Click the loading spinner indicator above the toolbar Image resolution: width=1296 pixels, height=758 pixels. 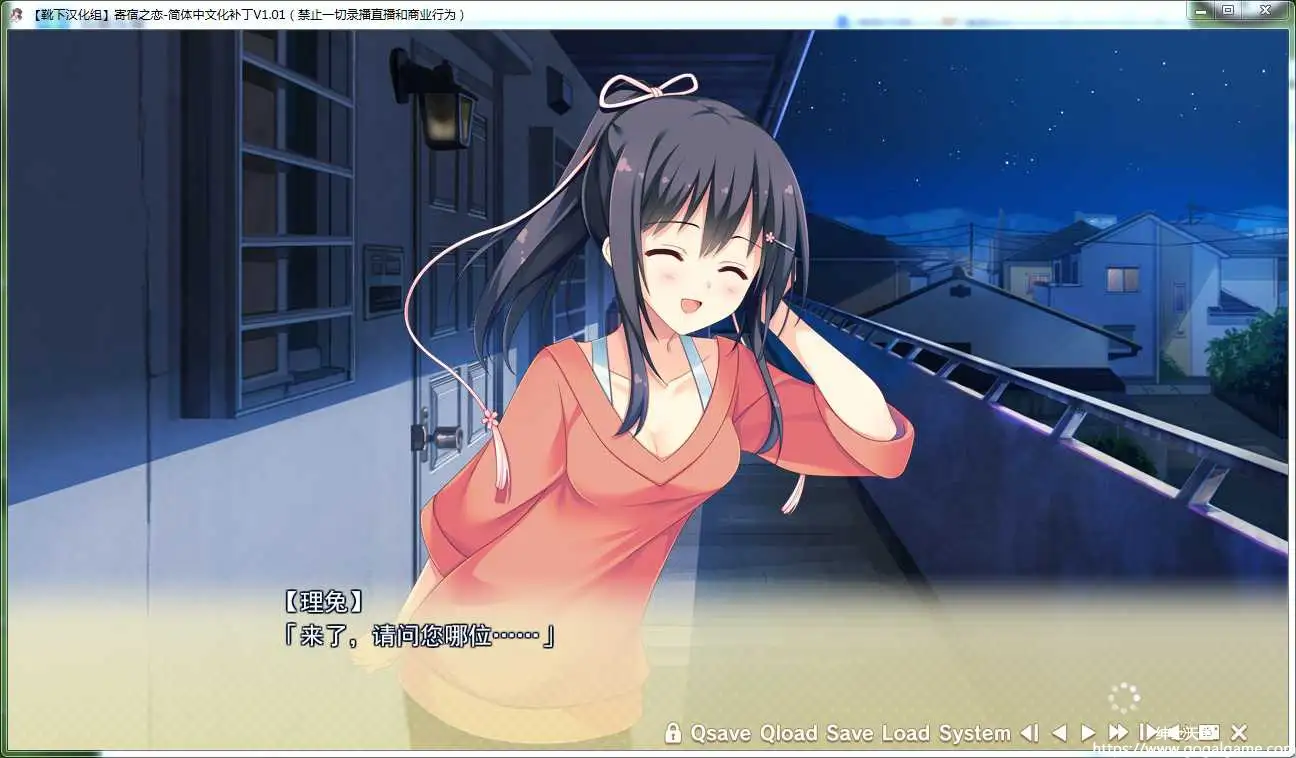(1124, 697)
